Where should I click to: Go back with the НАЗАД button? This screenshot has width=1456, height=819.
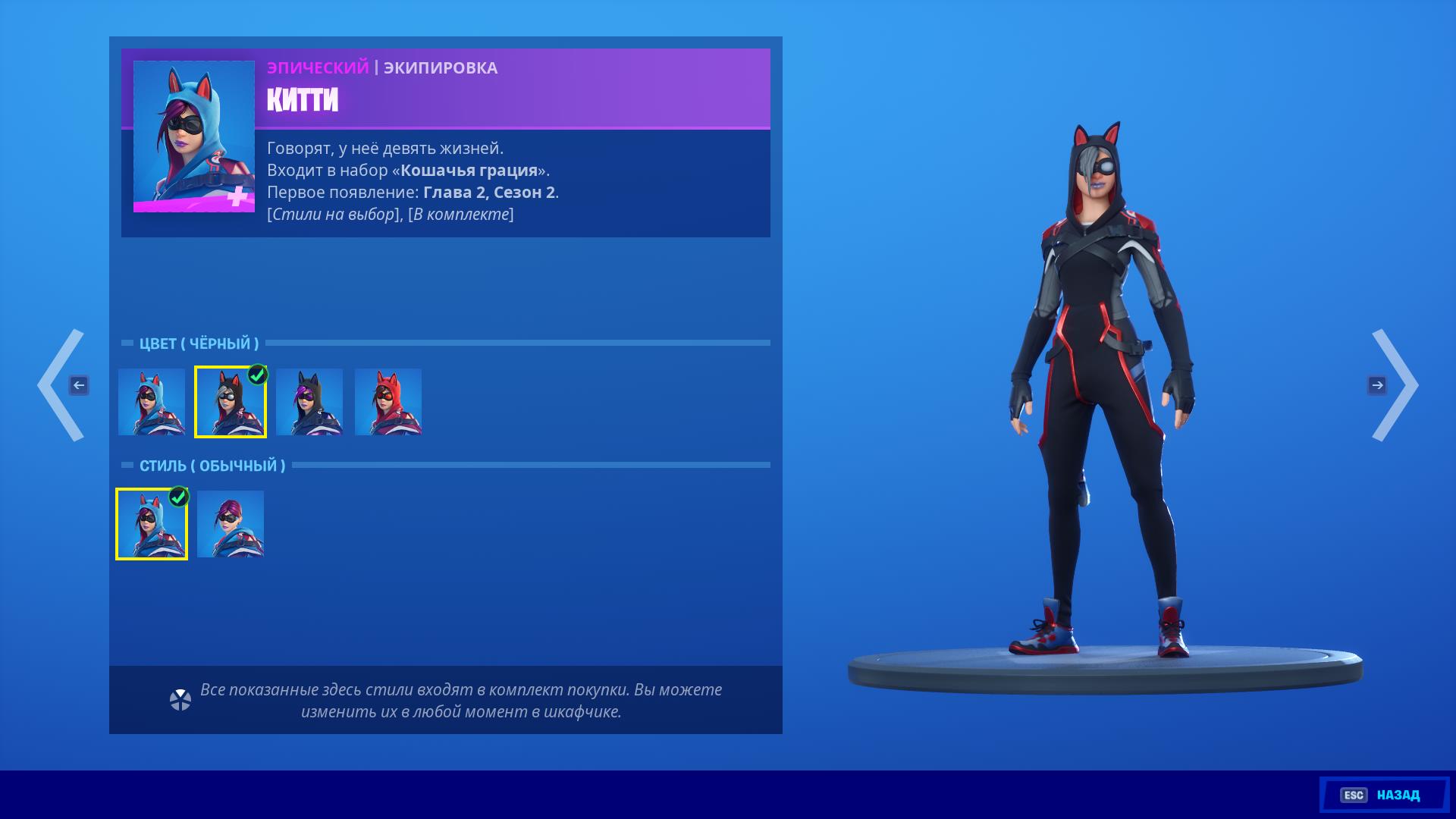[x=1384, y=795]
